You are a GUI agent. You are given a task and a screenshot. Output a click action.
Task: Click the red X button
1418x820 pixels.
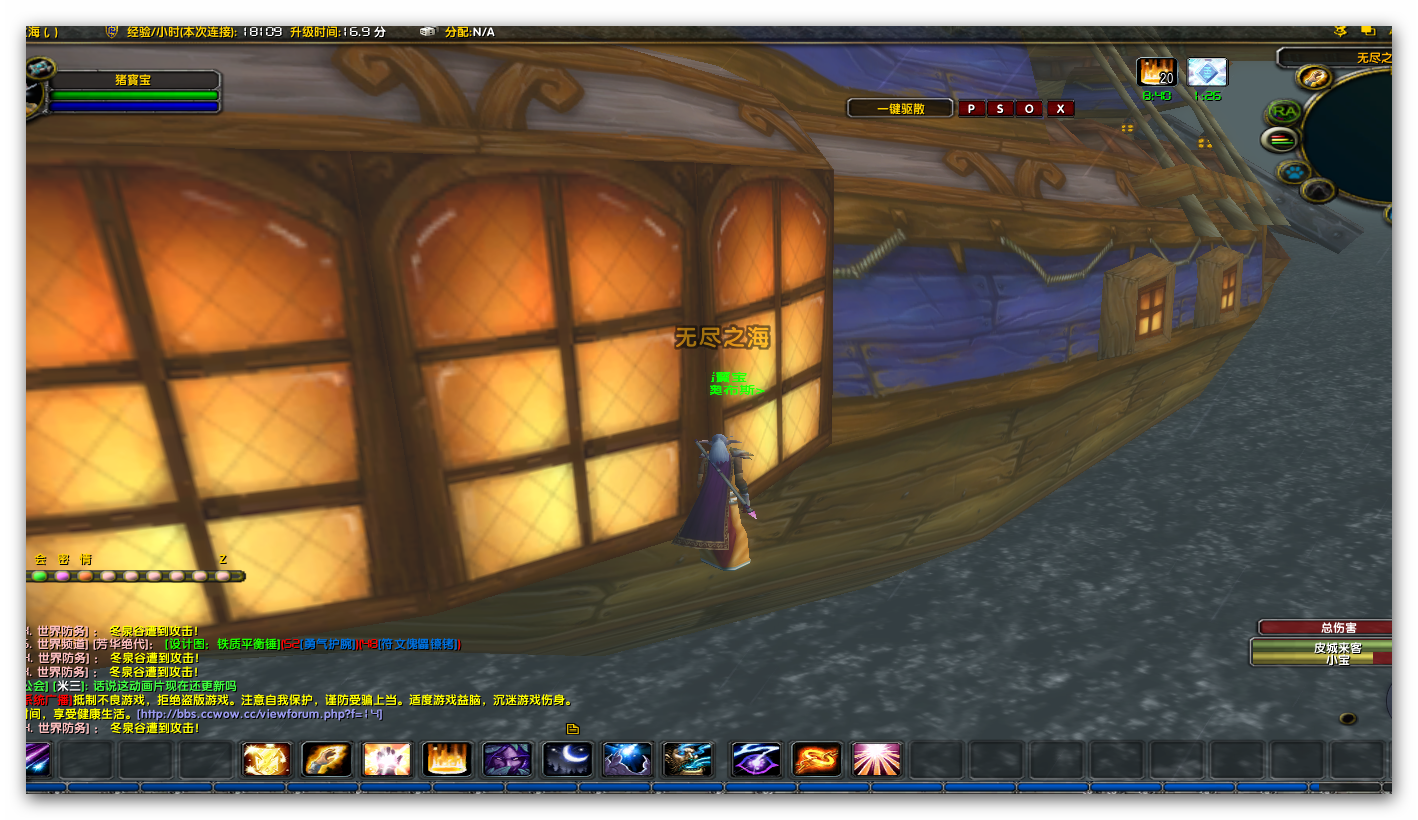(1060, 109)
